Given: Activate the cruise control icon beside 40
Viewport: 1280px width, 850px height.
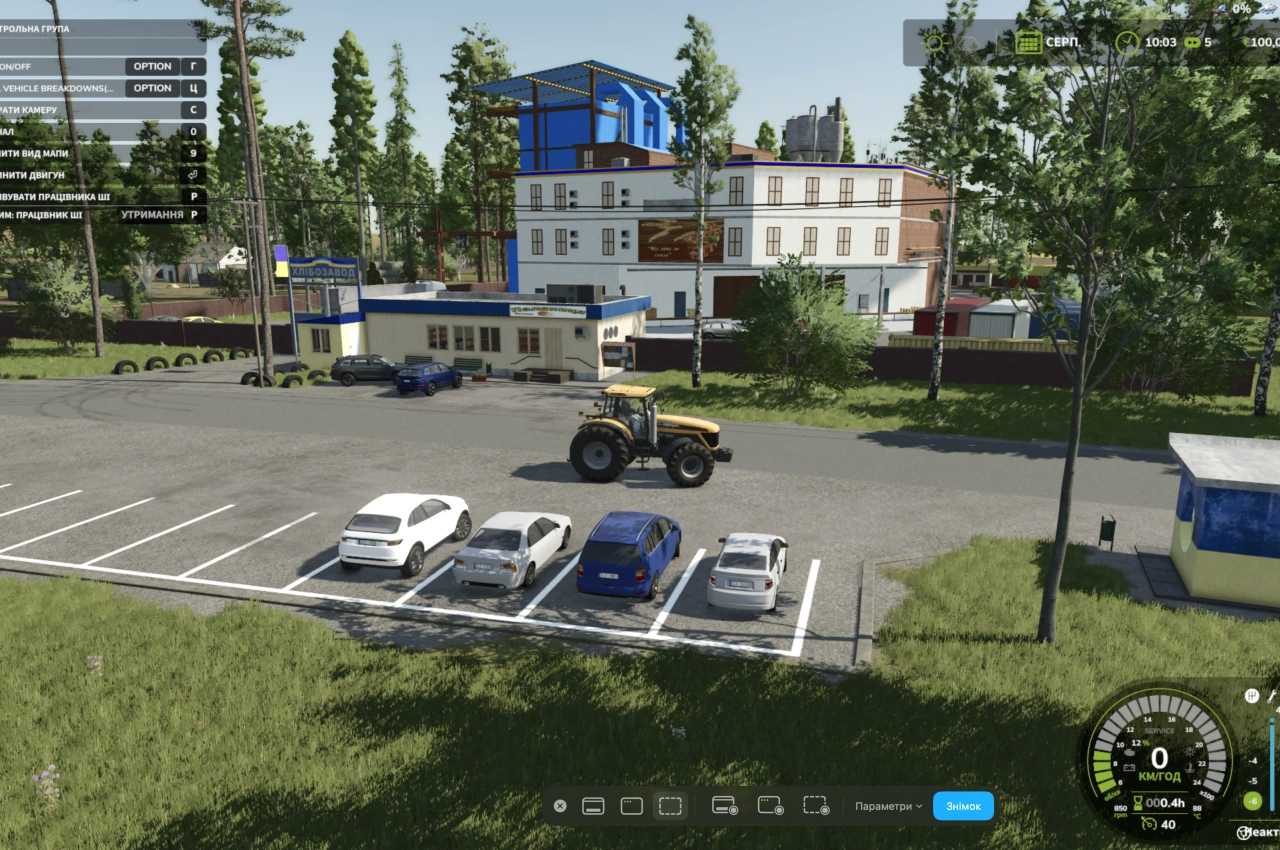Looking at the screenshot, I should click(x=1148, y=824).
